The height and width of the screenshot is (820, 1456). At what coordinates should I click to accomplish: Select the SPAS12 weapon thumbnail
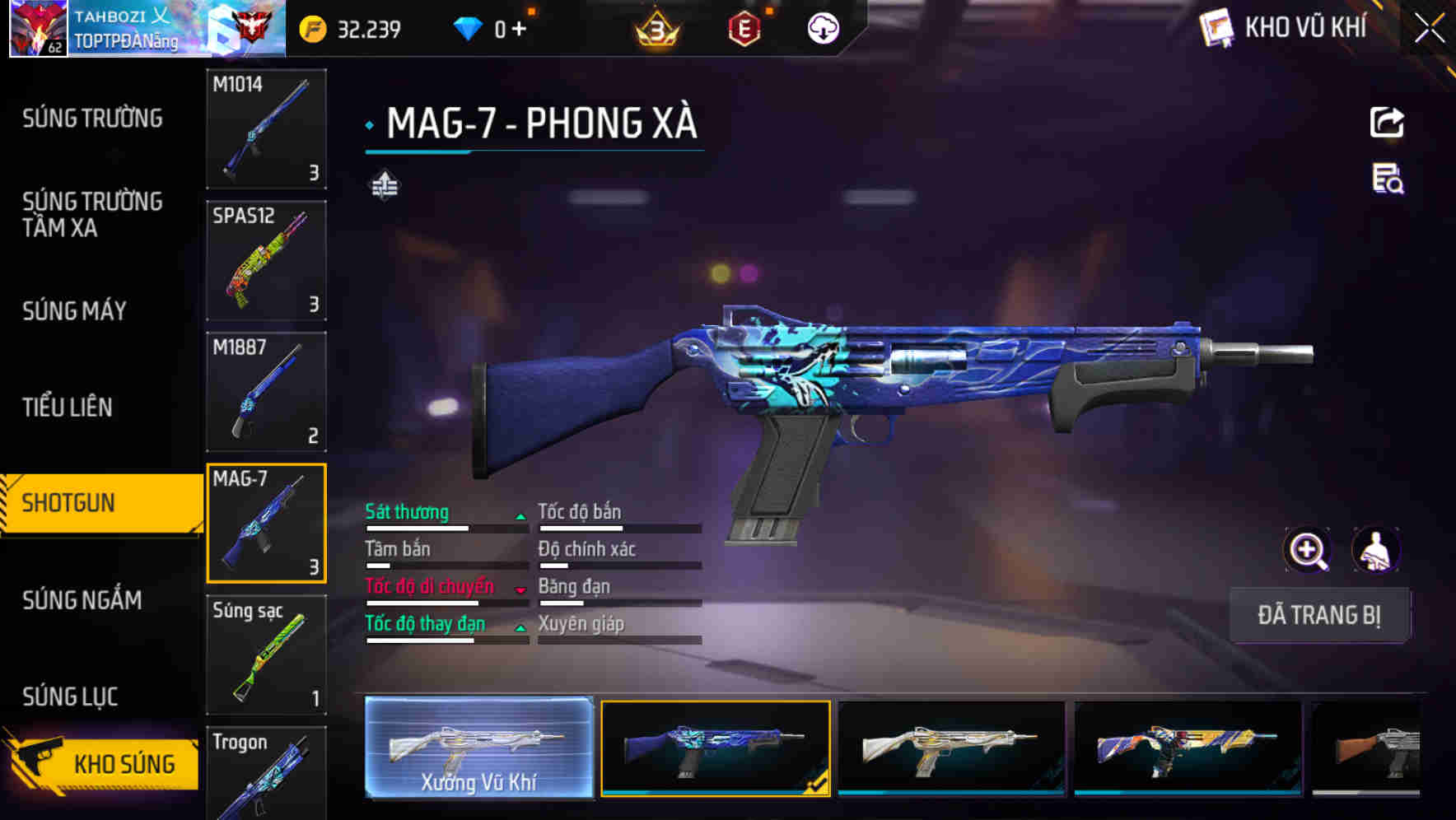[x=266, y=259]
